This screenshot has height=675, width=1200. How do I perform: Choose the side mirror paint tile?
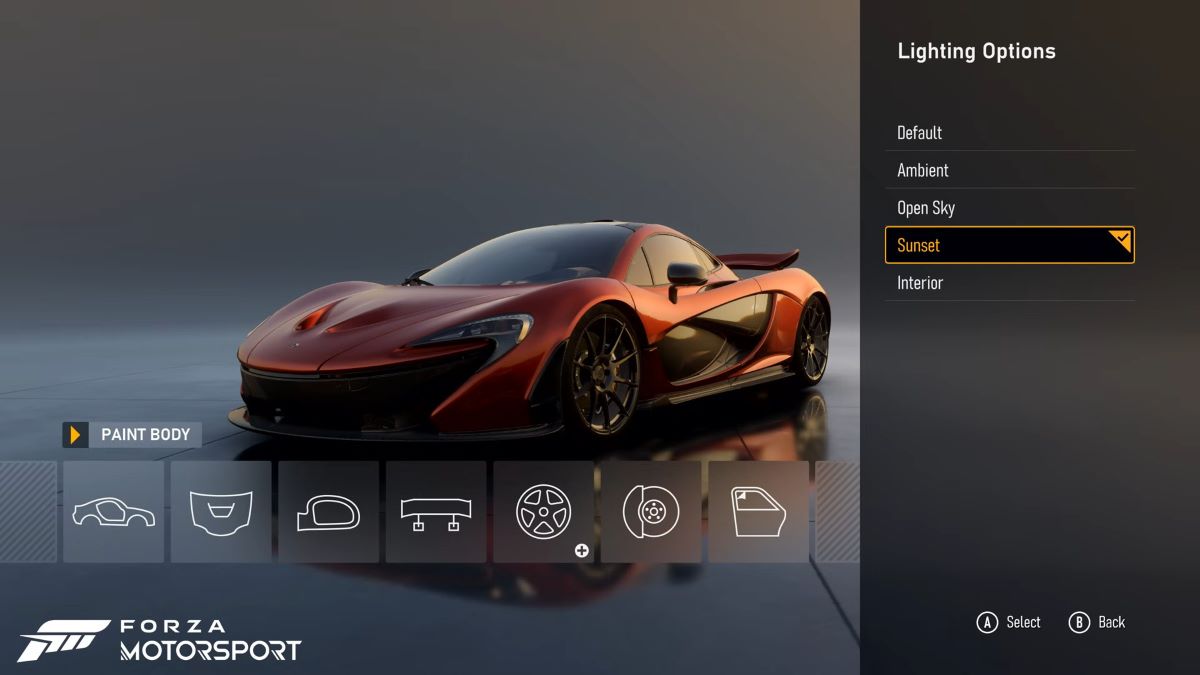click(x=328, y=512)
